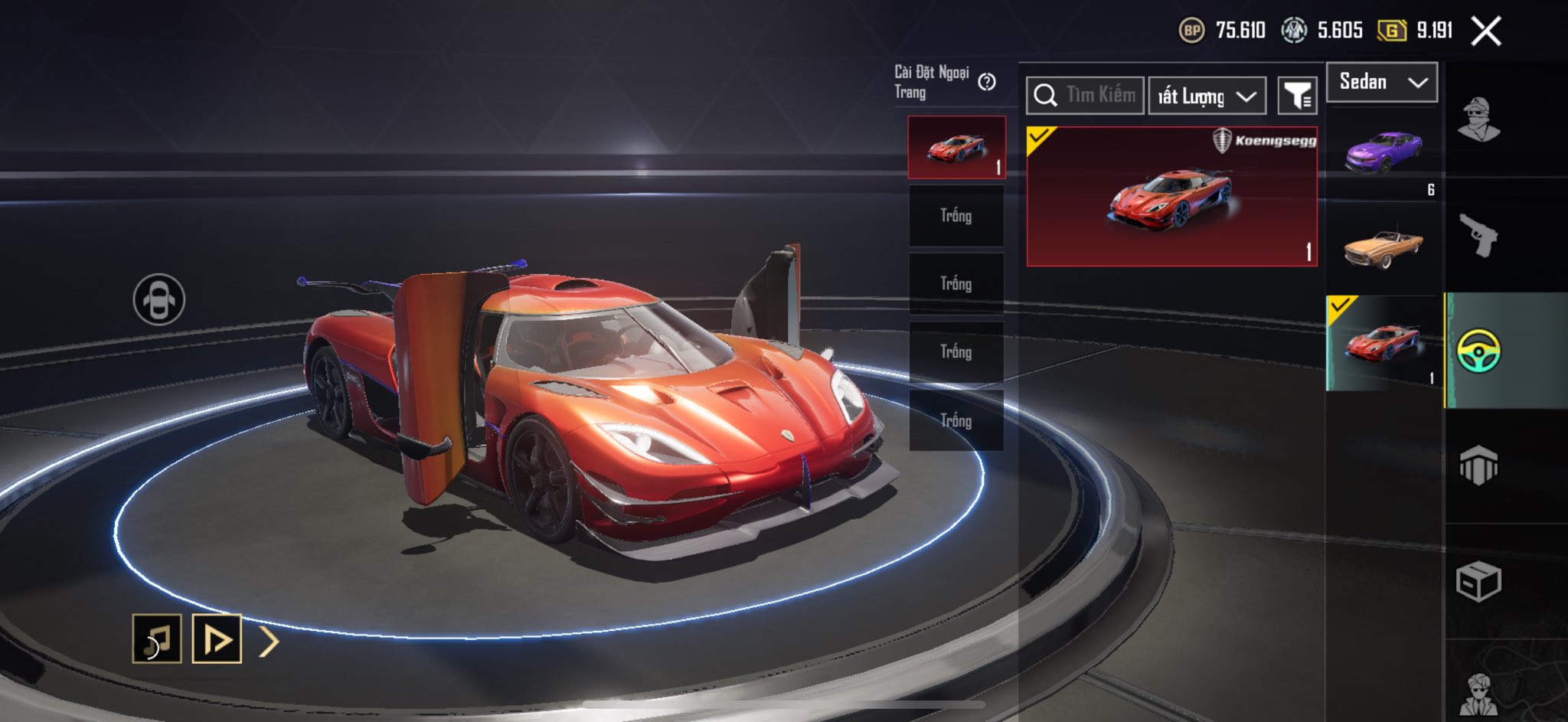Select the checked red Koenigsegg thumbnail in list

(x=1383, y=343)
